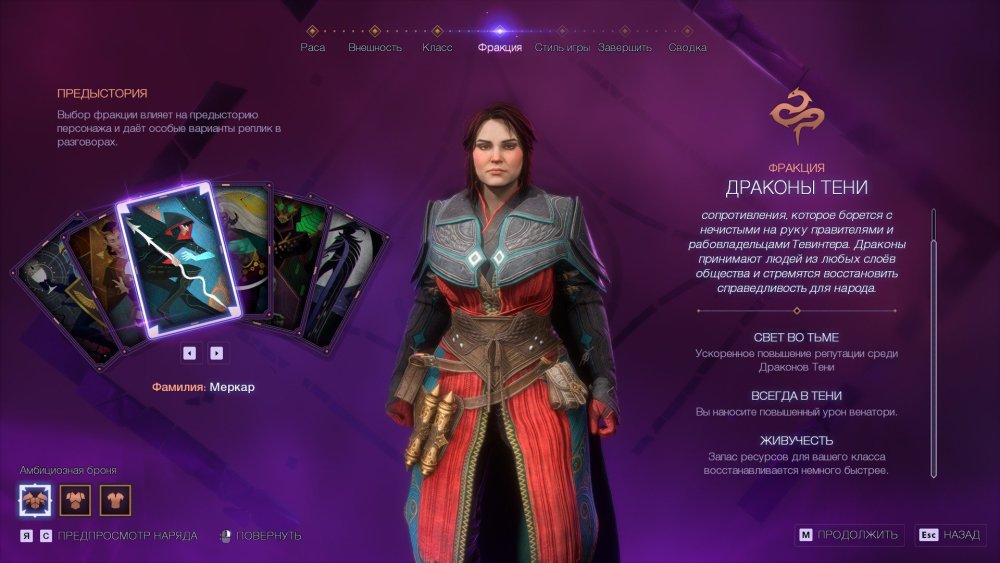This screenshot has height=563, width=1000.
Task: Select the highlighted heavy armor preview icon
Action: click(36, 498)
